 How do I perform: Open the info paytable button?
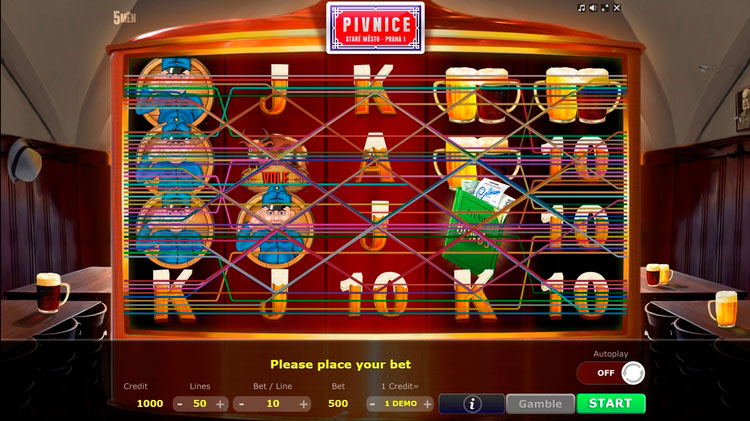pyautogui.click(x=471, y=403)
